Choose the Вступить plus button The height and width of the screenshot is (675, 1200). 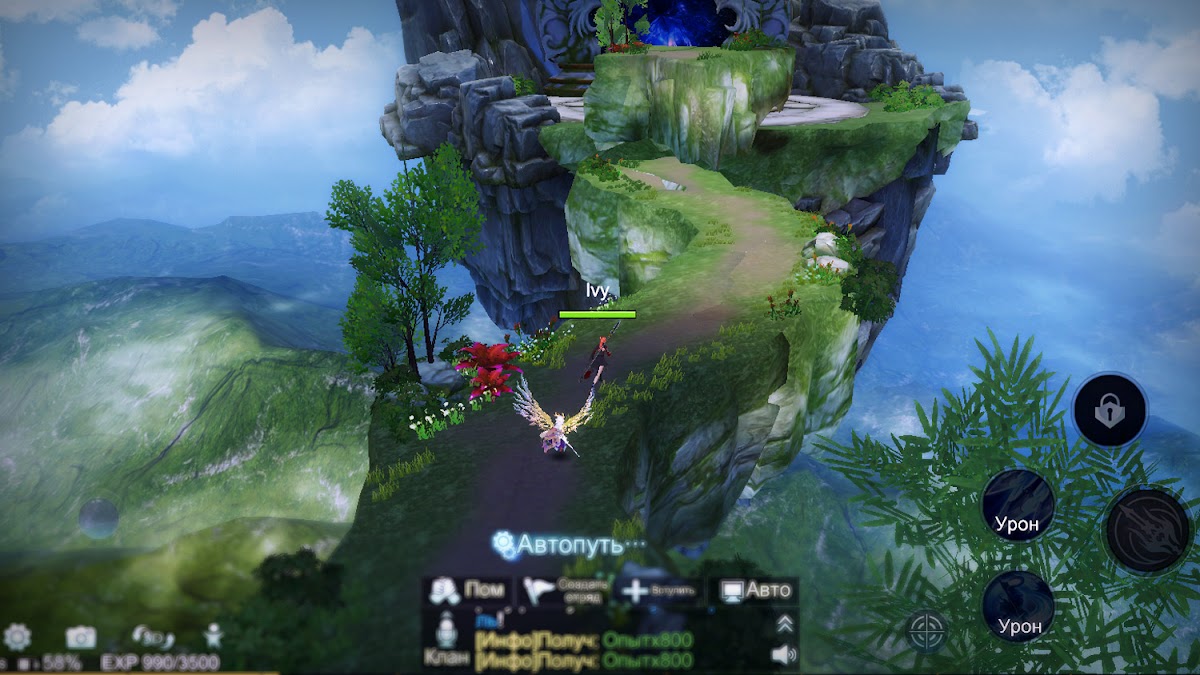pos(660,590)
